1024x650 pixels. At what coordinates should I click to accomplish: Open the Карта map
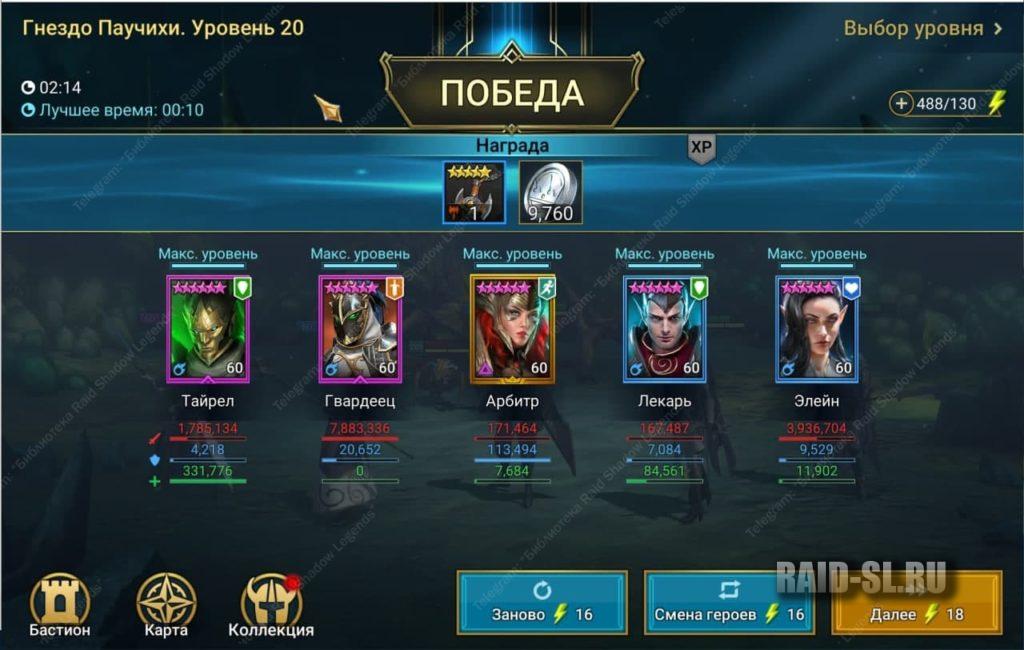(x=166, y=606)
